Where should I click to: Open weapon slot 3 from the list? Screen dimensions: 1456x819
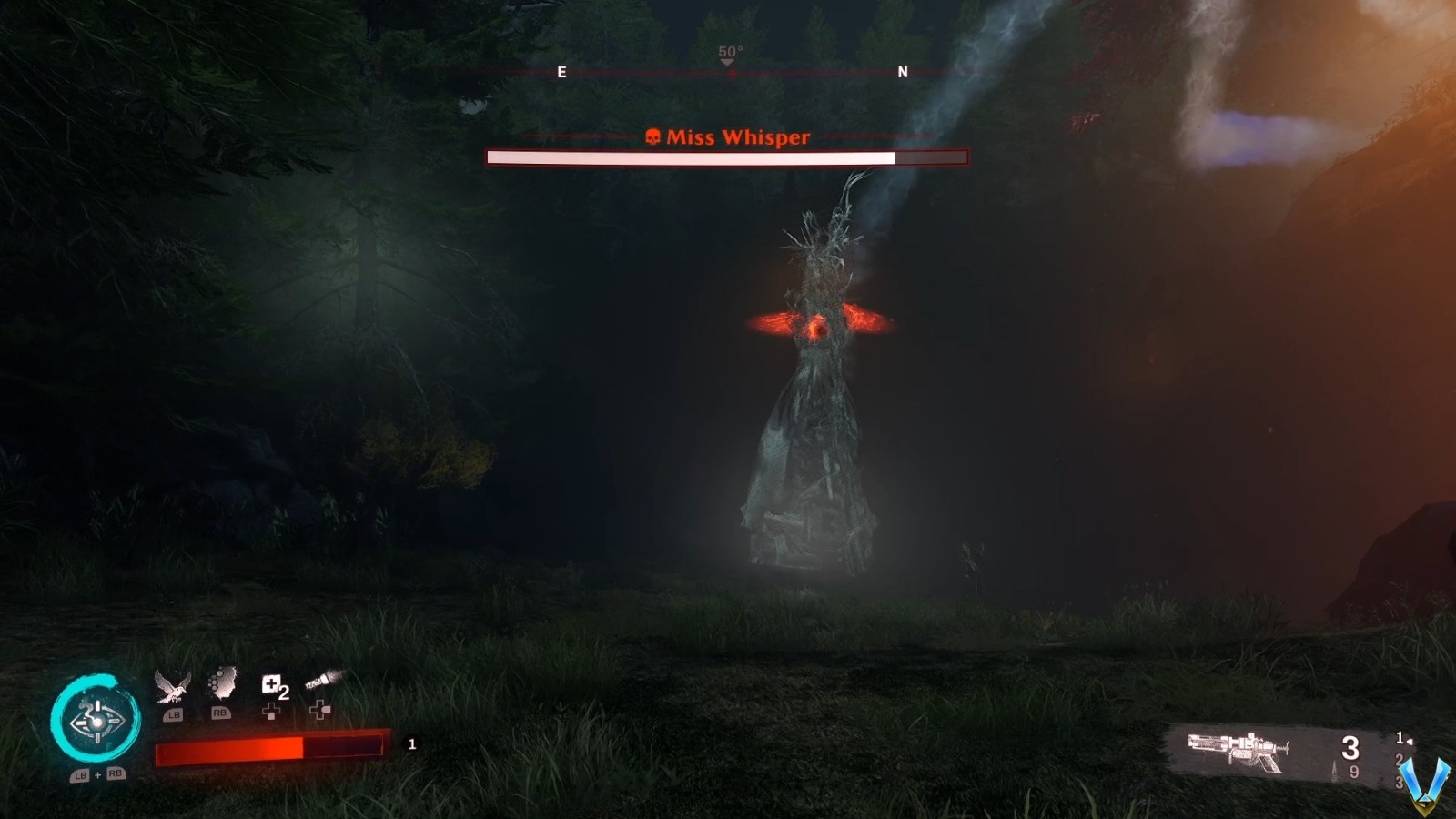pyautogui.click(x=1400, y=782)
